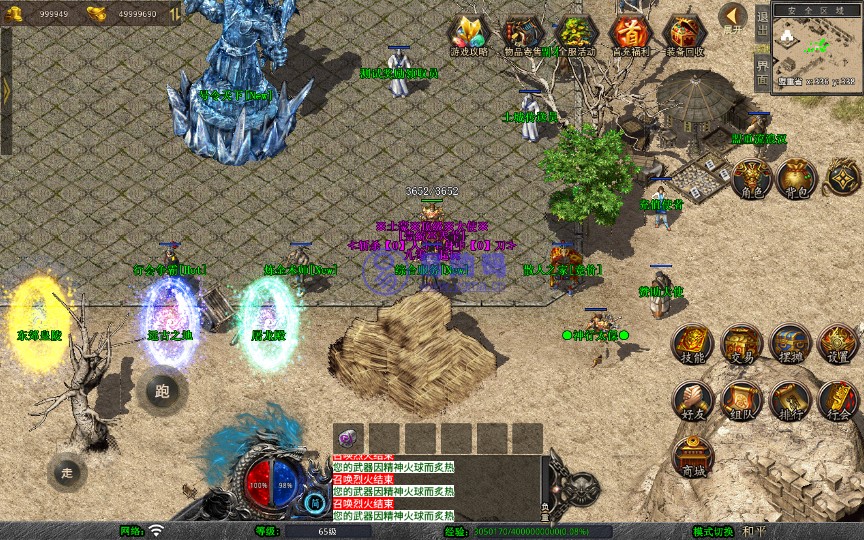Screen dimensions: 864x540
Task: Open the 组队 team menu
Action: [x=741, y=400]
